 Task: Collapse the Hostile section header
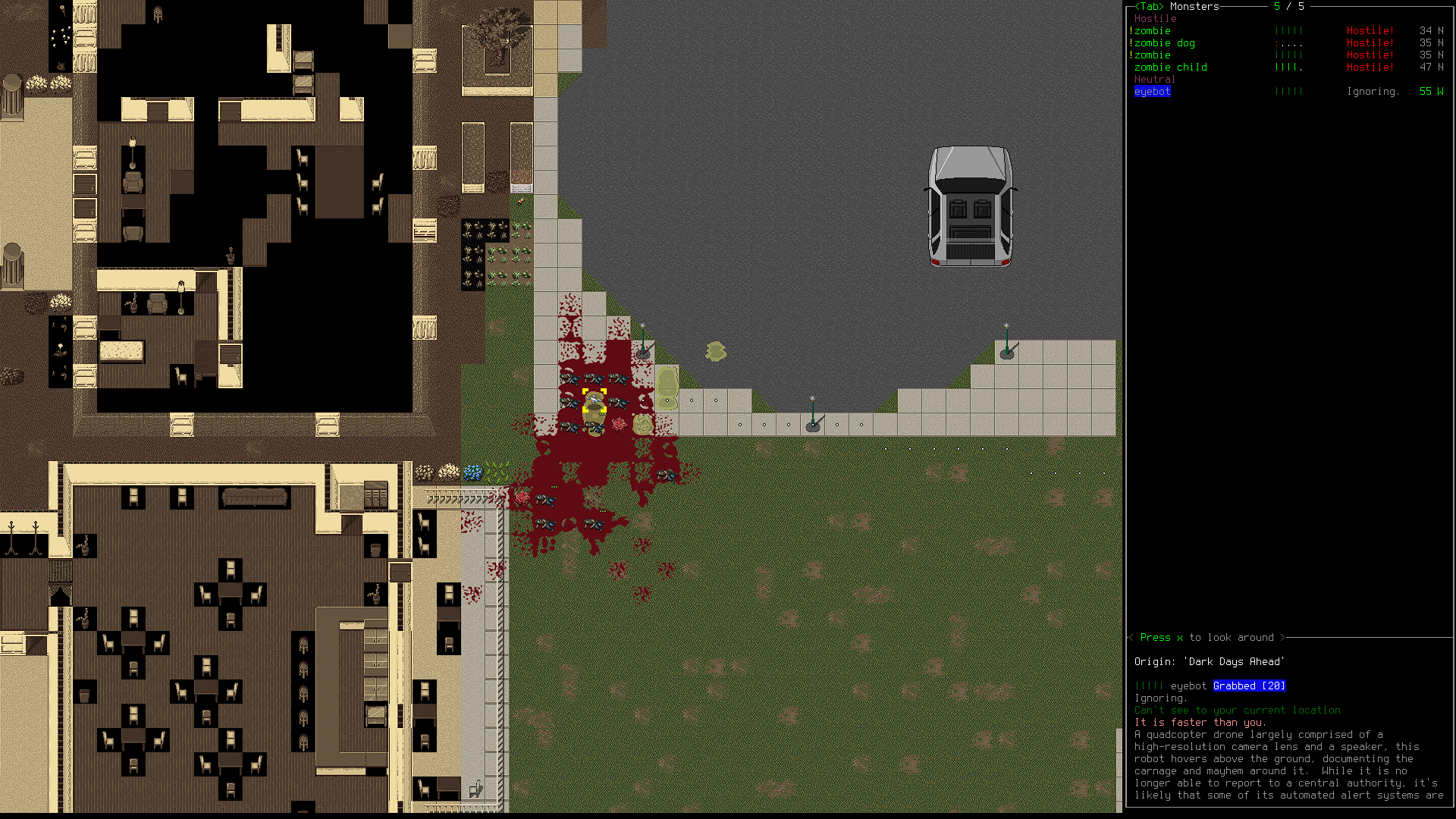(1155, 18)
